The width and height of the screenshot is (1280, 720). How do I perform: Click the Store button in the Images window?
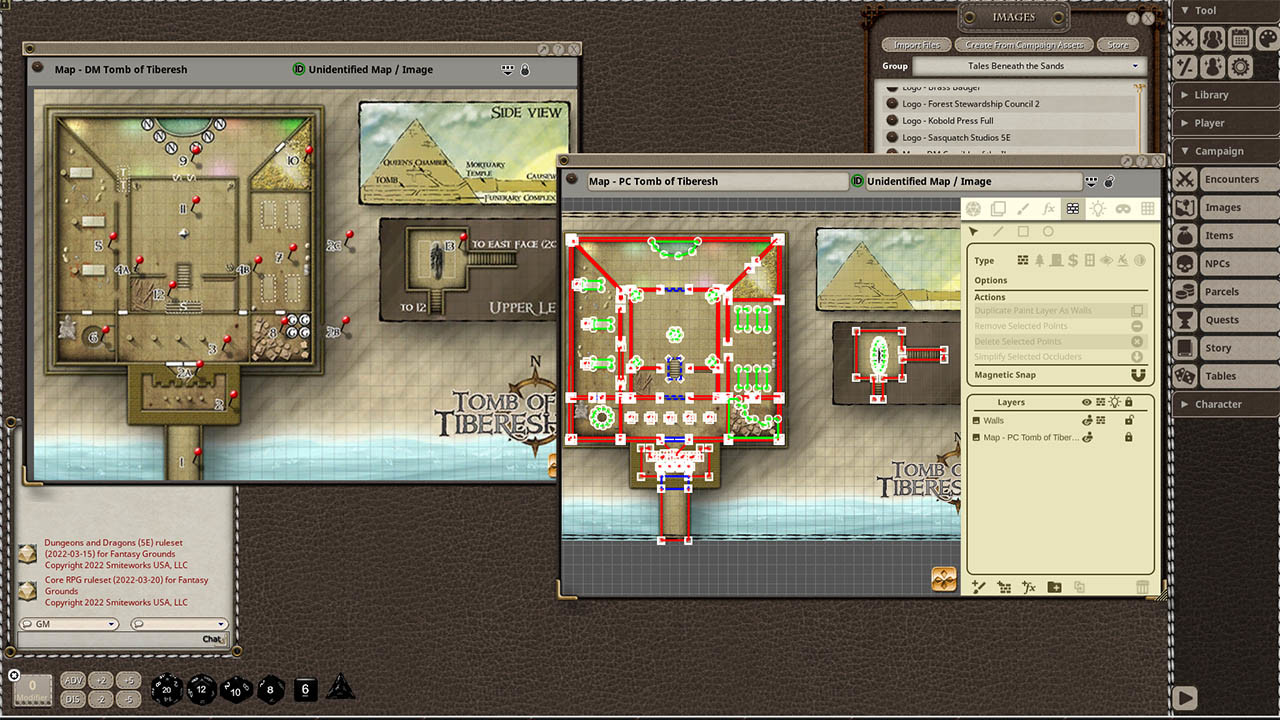pyautogui.click(x=1118, y=44)
